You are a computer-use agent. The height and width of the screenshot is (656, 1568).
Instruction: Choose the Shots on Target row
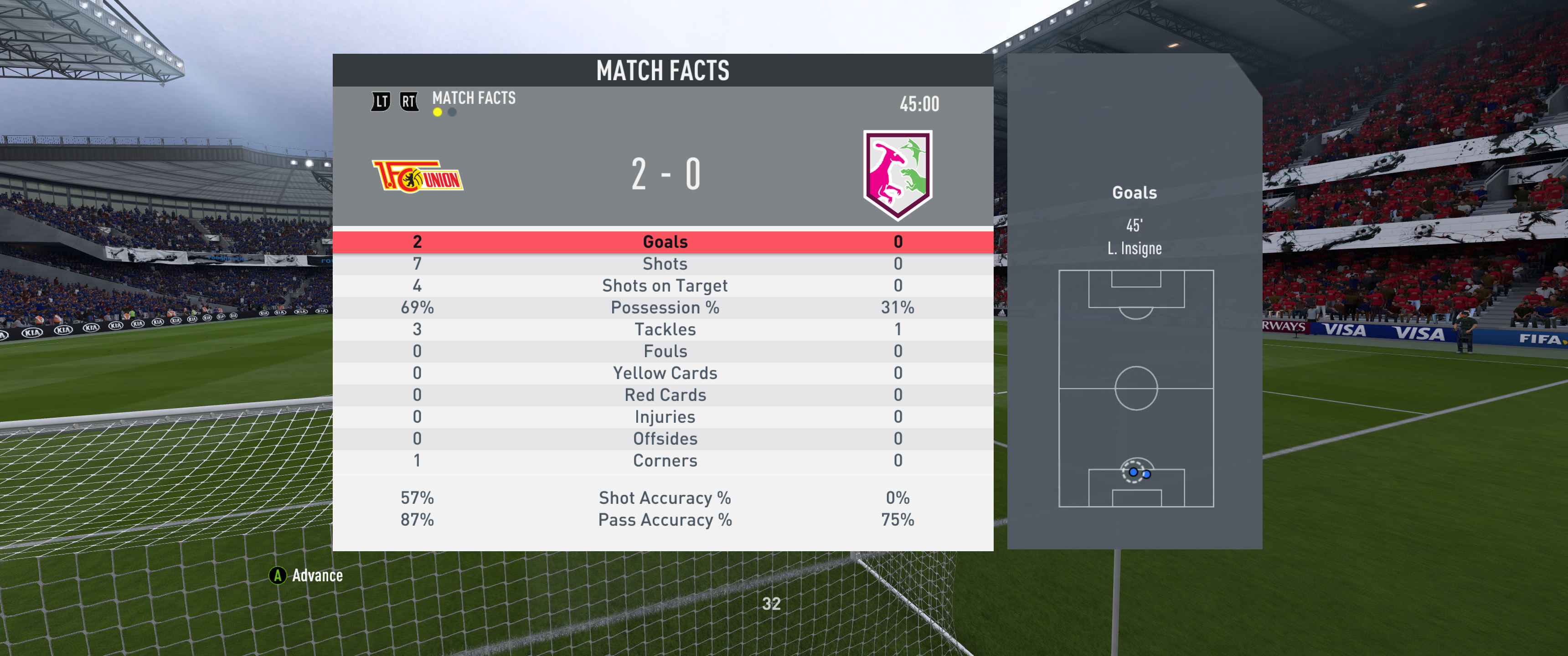665,285
